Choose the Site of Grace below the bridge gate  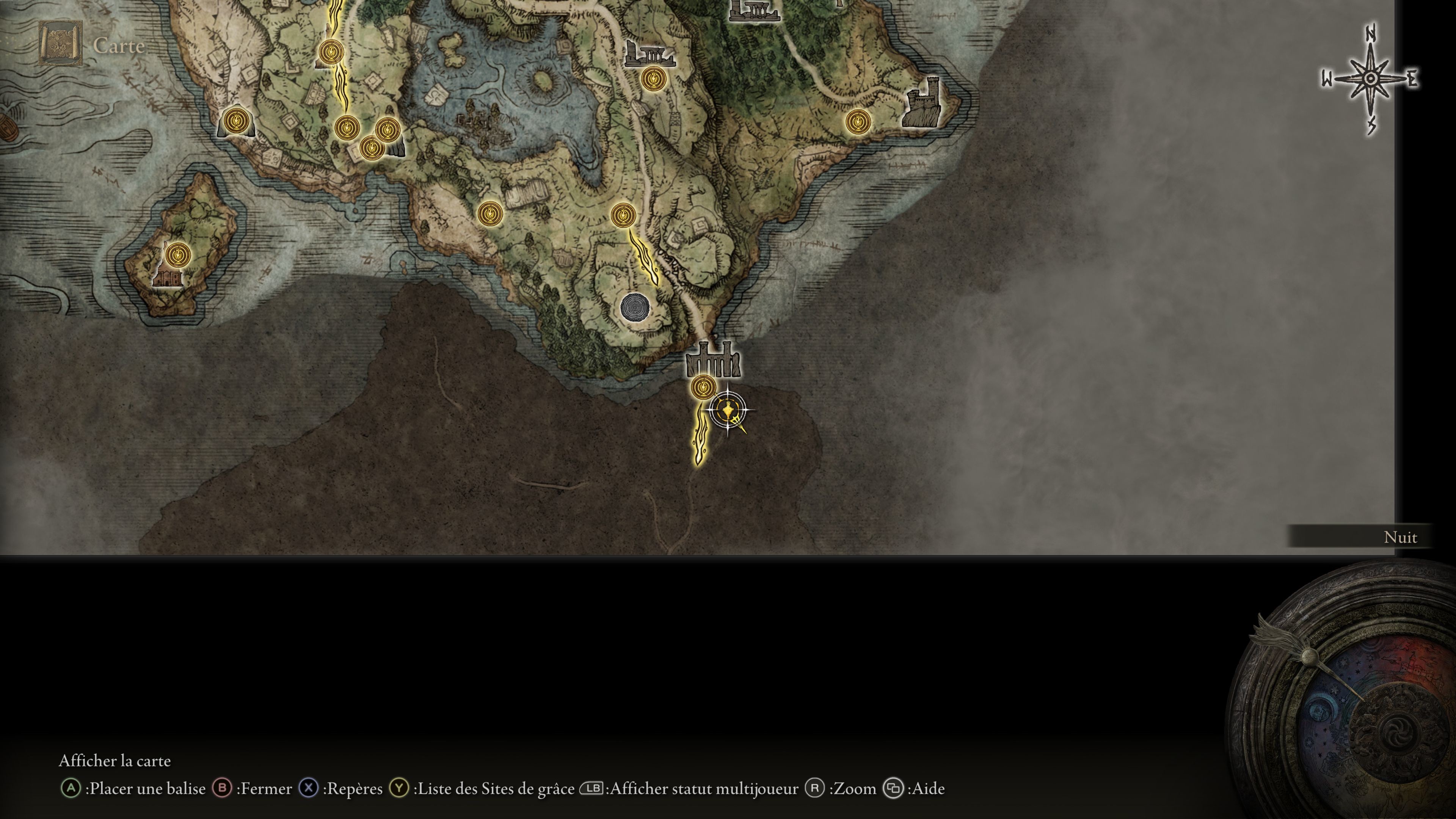tap(703, 388)
